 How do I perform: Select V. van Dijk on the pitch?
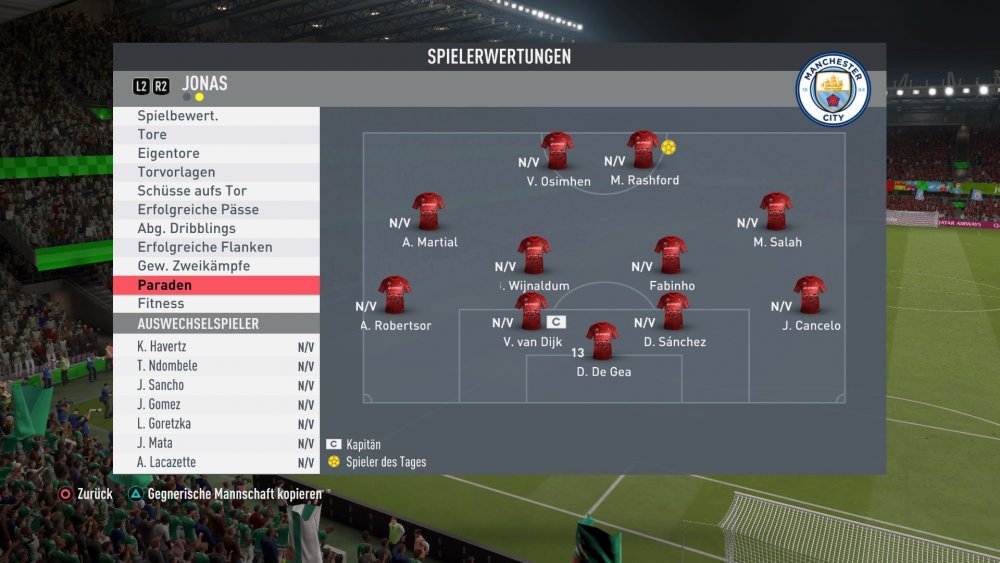click(x=531, y=311)
